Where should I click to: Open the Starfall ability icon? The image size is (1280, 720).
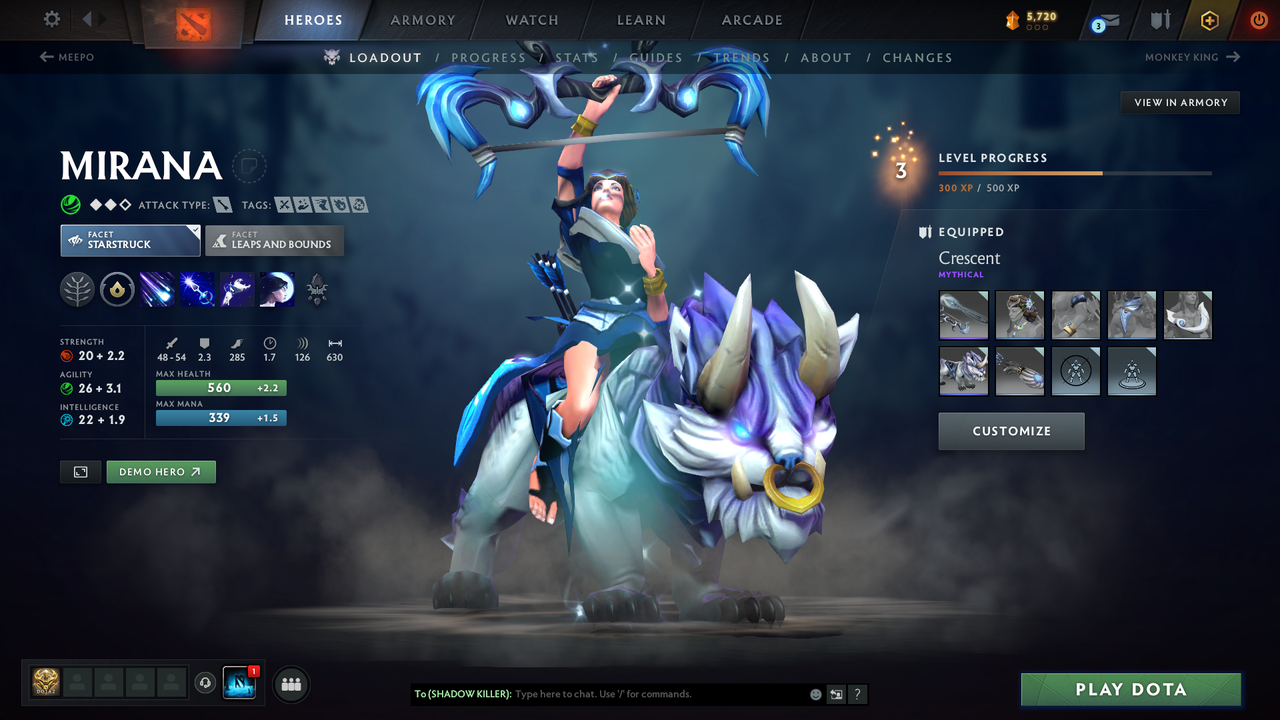tap(157, 289)
